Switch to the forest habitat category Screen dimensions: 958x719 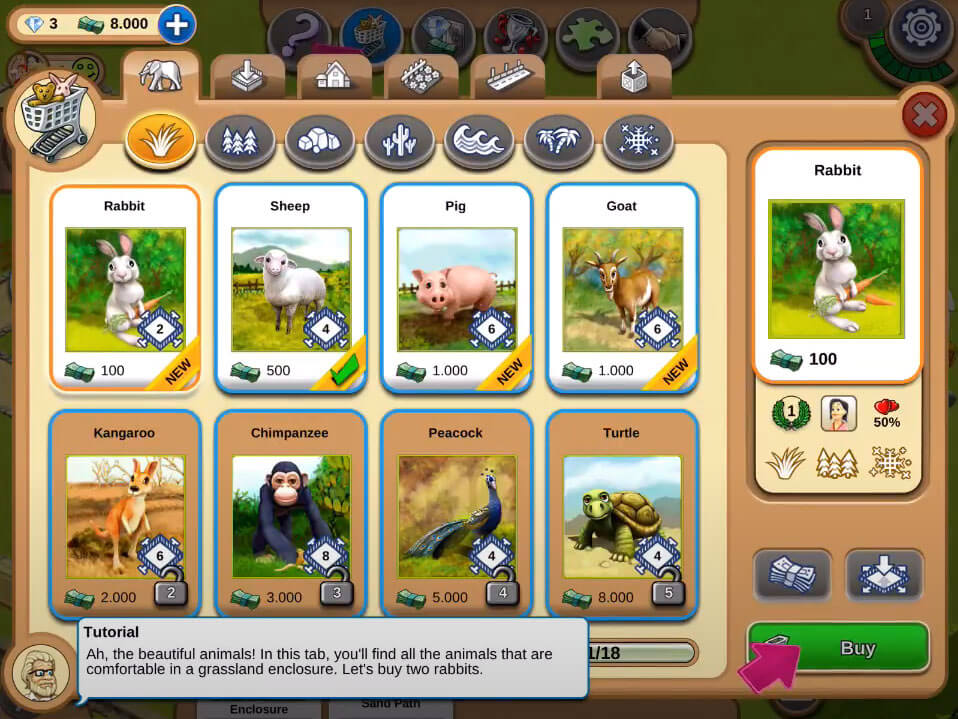[x=240, y=141]
